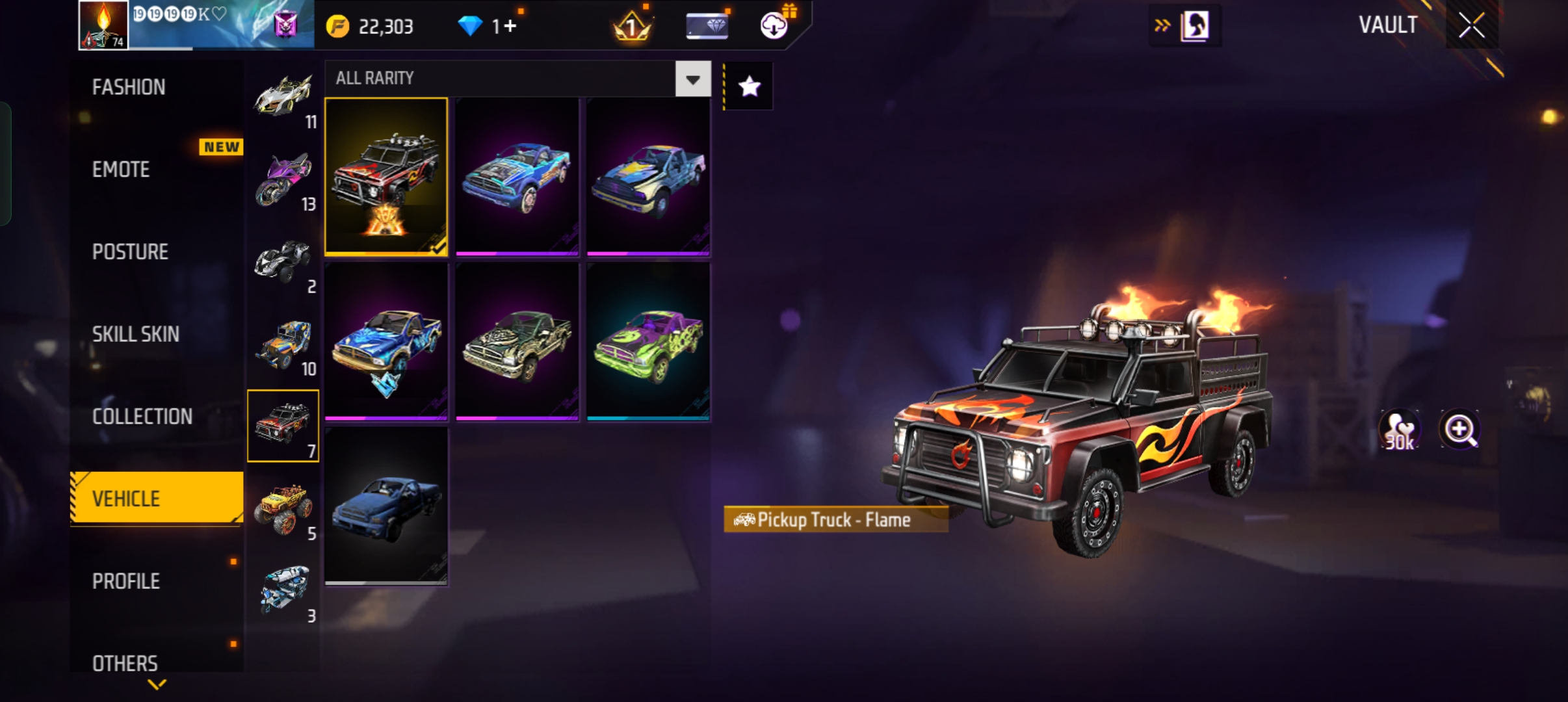
Task: Open the Skill Skin section
Action: (x=135, y=334)
